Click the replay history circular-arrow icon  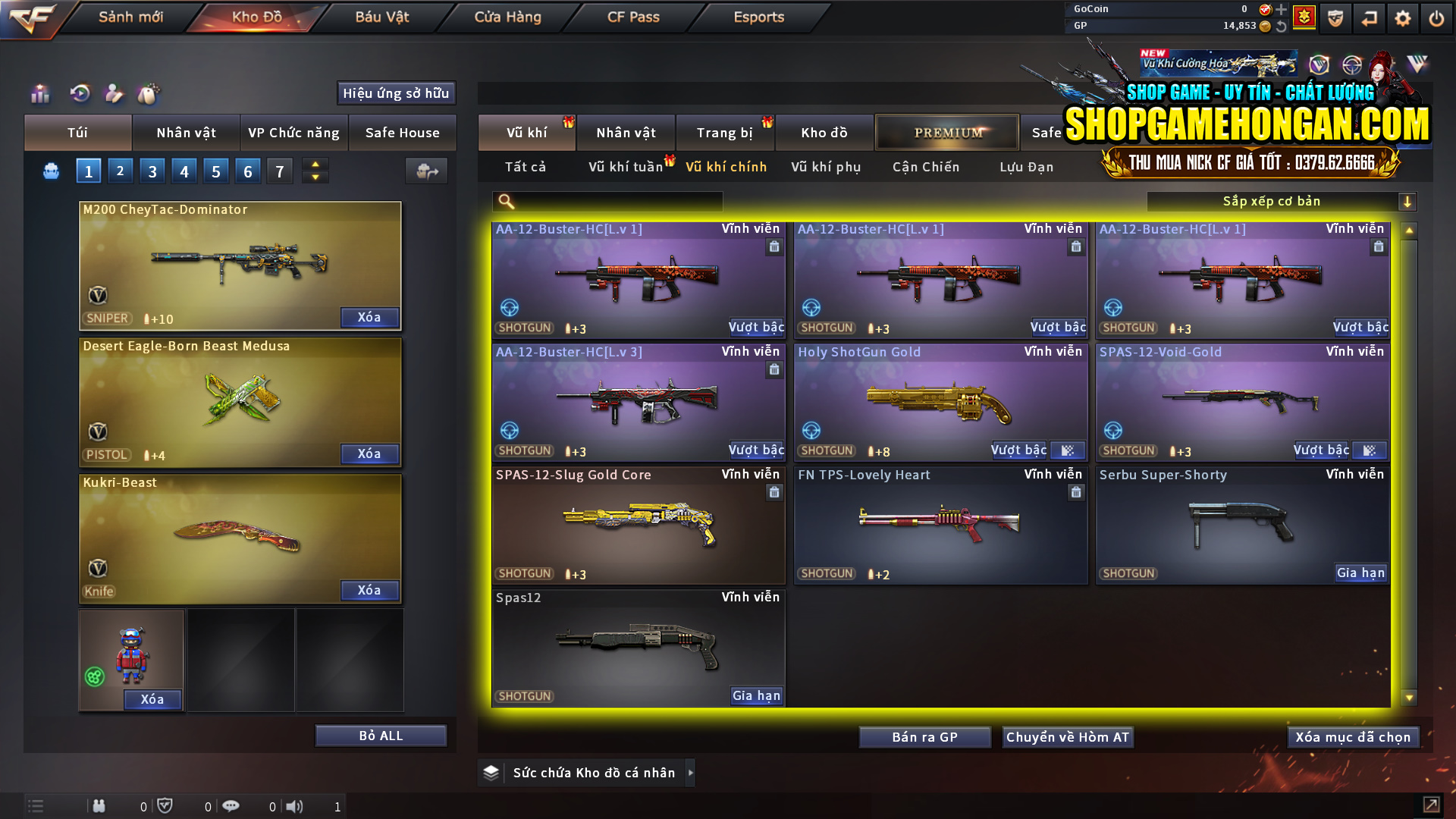click(81, 93)
